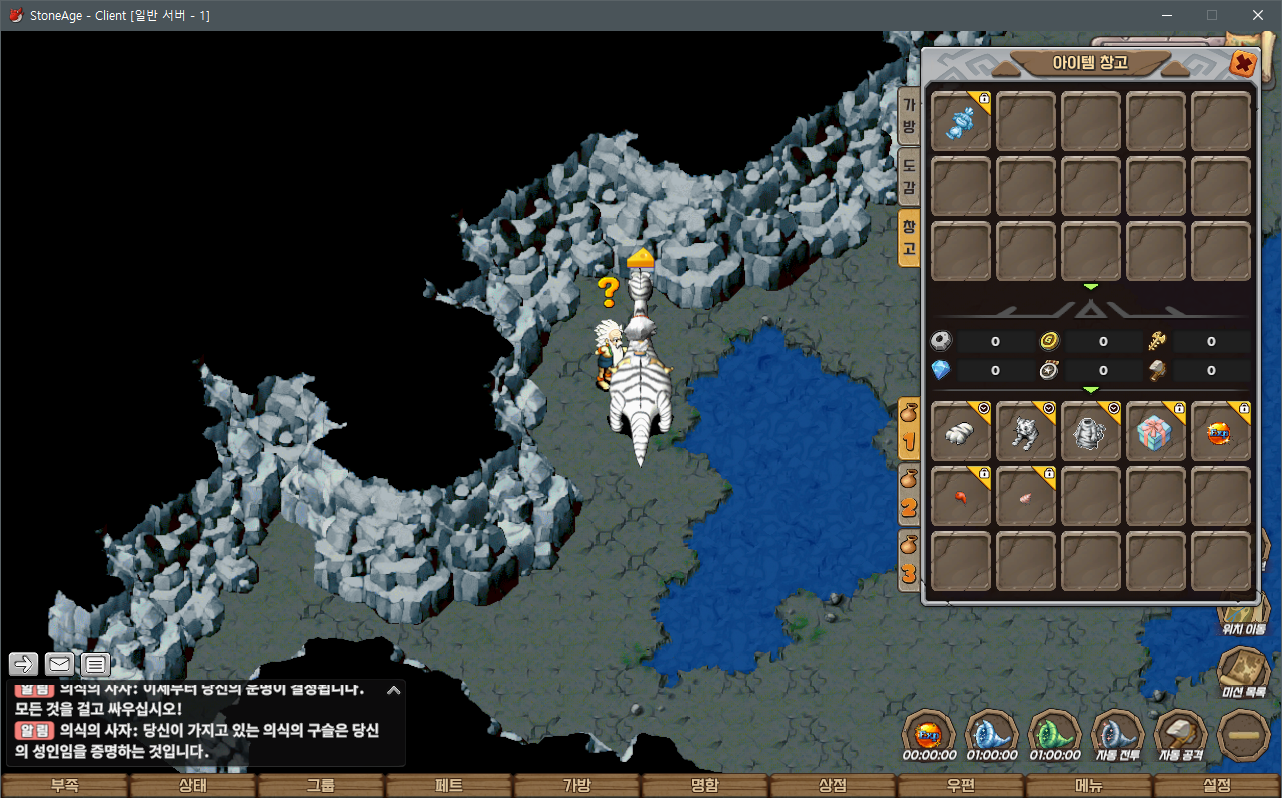The height and width of the screenshot is (798, 1282).
Task: Switch to bag pouch tab 3
Action: (x=909, y=560)
